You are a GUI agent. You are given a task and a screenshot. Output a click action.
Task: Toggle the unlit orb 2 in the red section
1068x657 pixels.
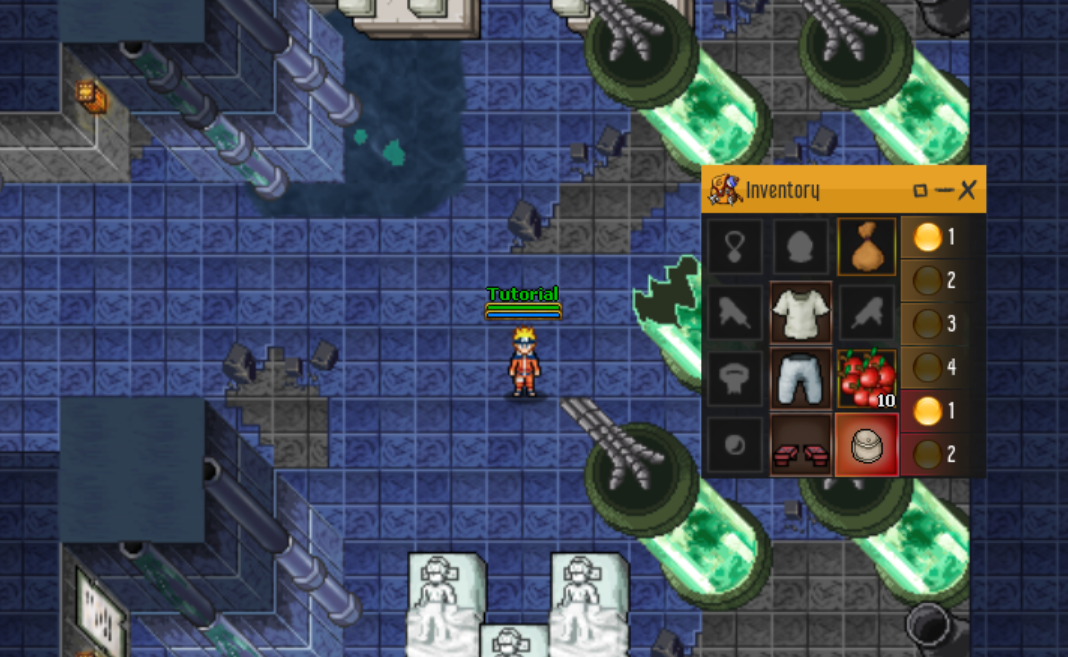(x=928, y=454)
